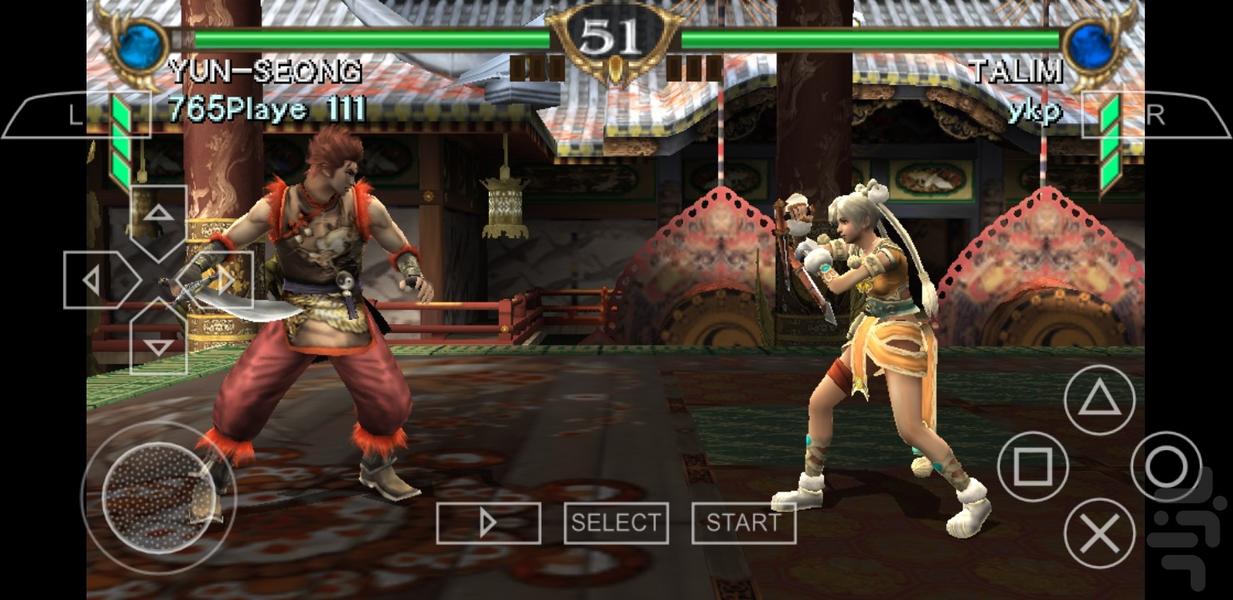The width and height of the screenshot is (1233, 600).
Task: Tap the D-pad right arrow
Action: (221, 280)
